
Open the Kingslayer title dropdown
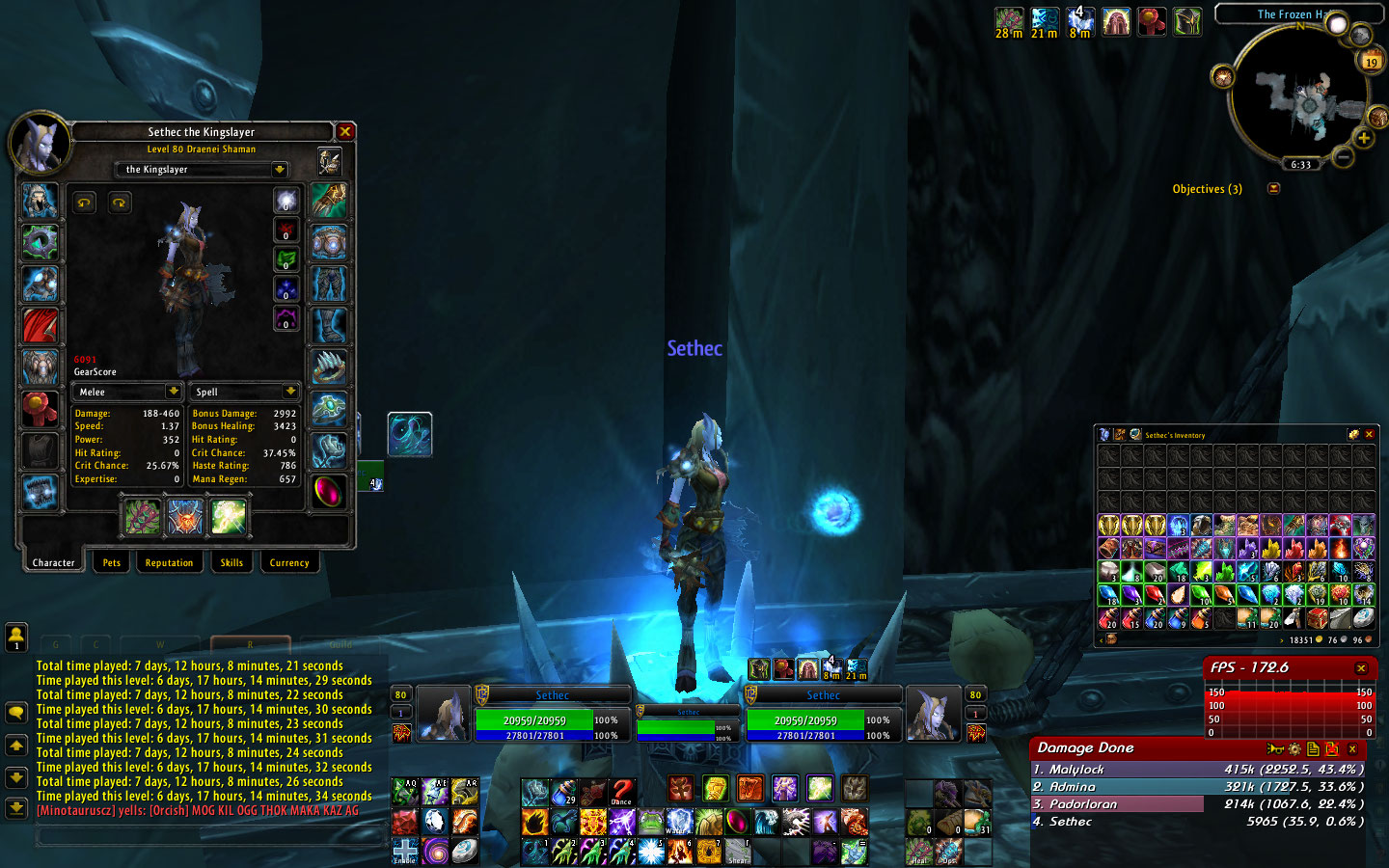click(279, 169)
